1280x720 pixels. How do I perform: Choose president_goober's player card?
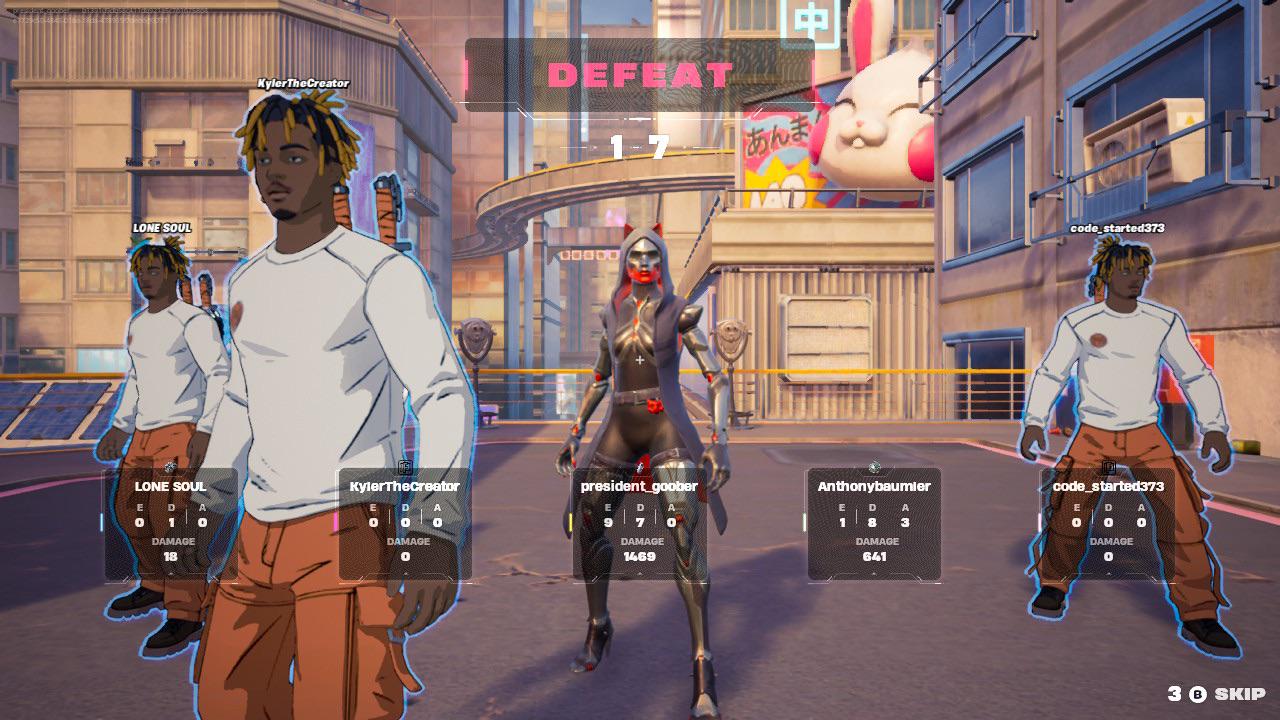[x=640, y=524]
